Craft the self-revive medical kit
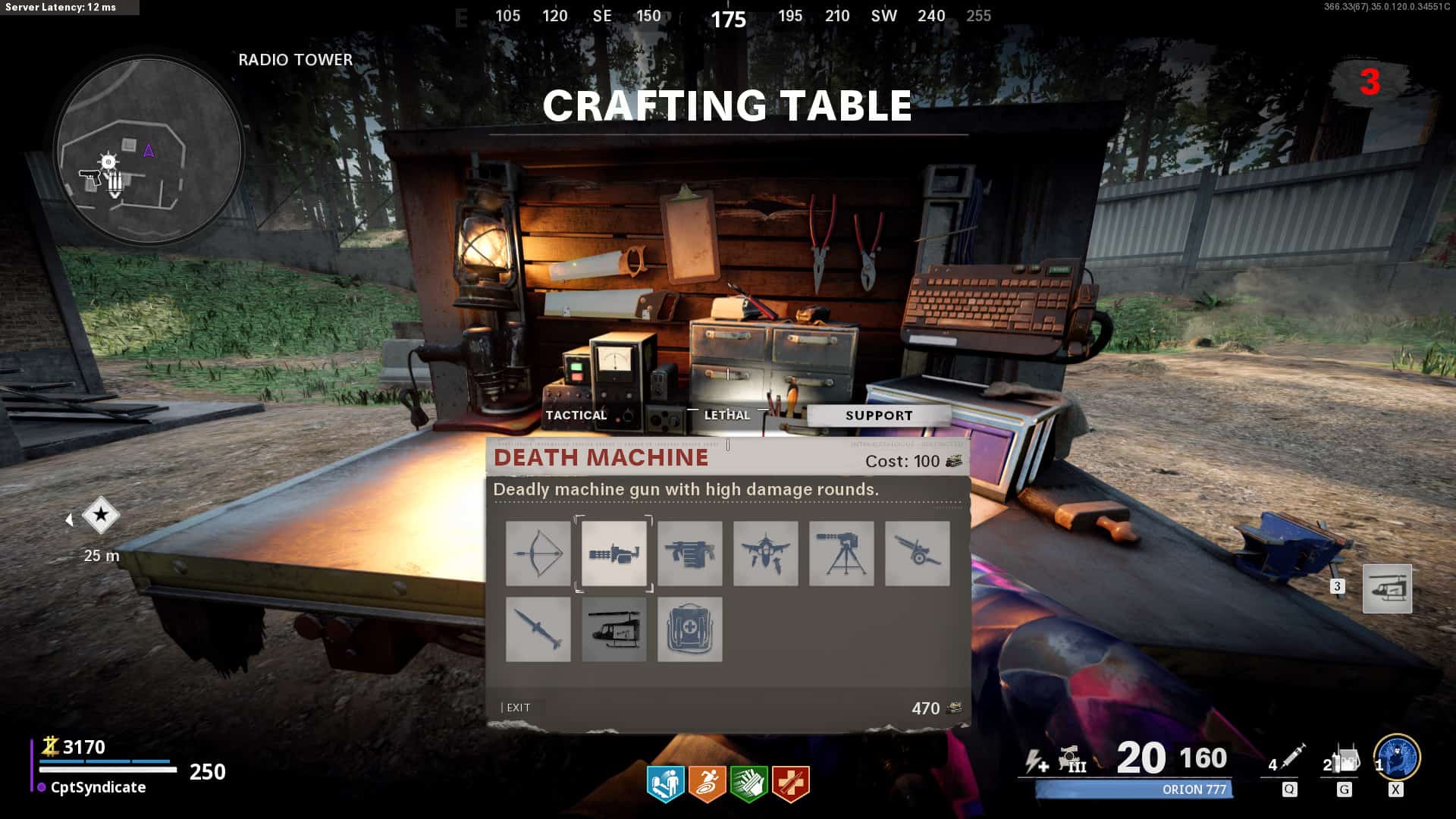1456x819 pixels. click(x=690, y=629)
